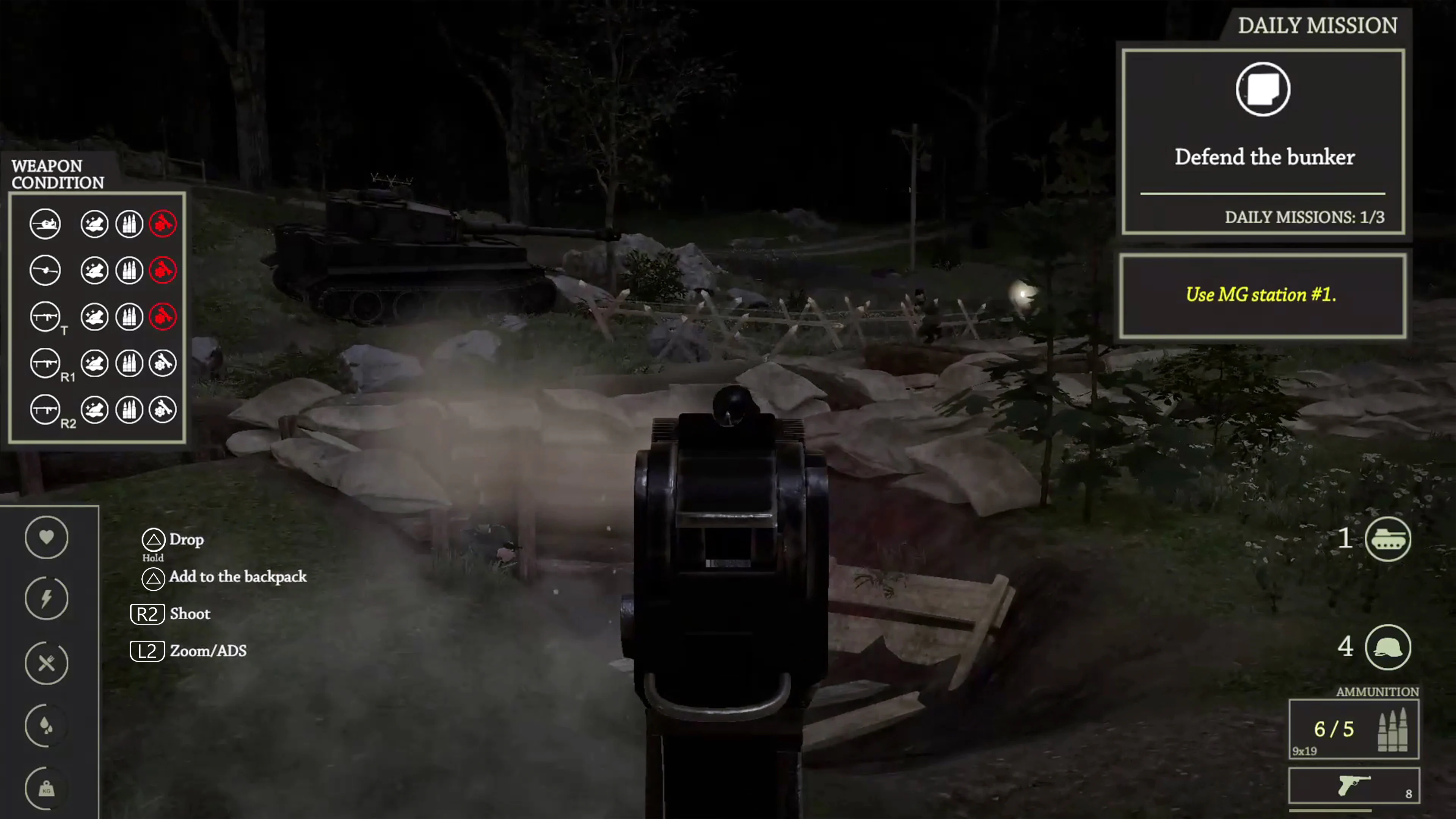Click the red repair icon on the first weapon
The image size is (1456, 819).
click(163, 224)
